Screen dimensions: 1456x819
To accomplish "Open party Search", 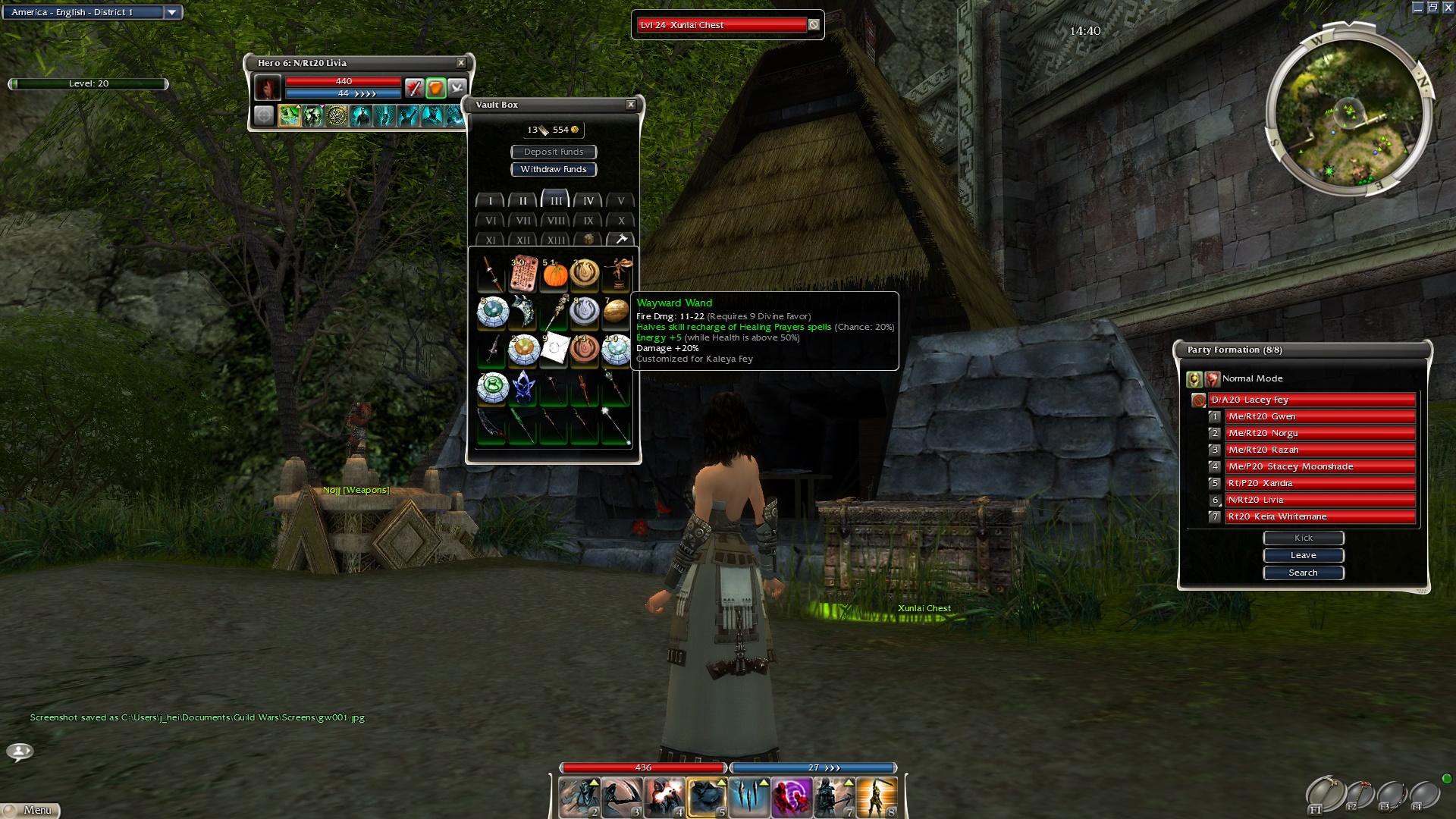I will (x=1303, y=573).
